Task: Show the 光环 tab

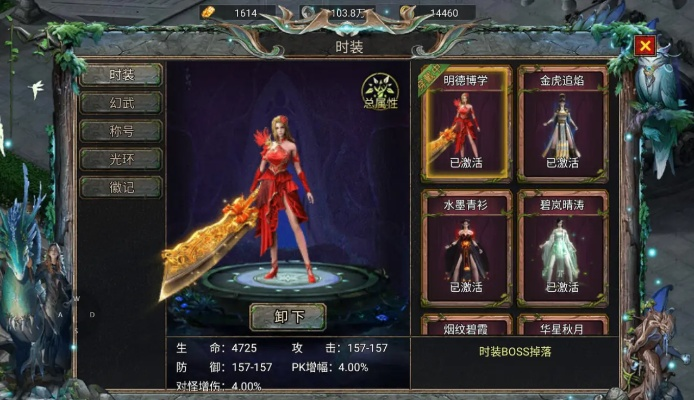Action: (121, 159)
